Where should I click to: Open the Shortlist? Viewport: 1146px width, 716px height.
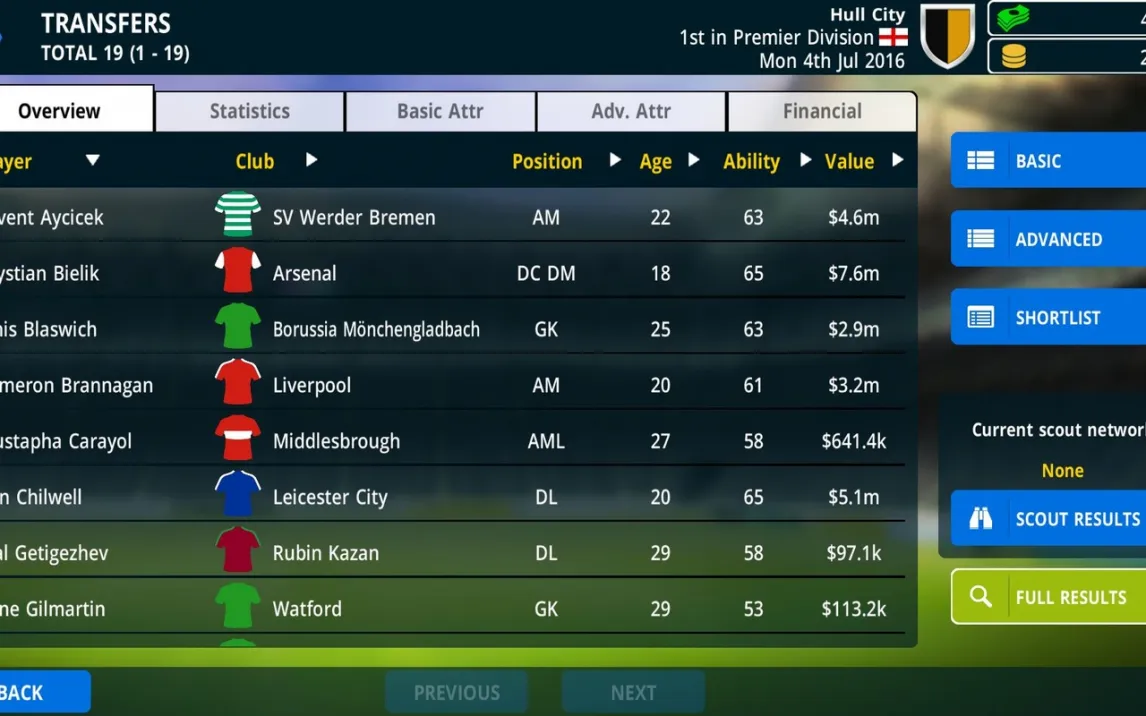coord(1047,317)
